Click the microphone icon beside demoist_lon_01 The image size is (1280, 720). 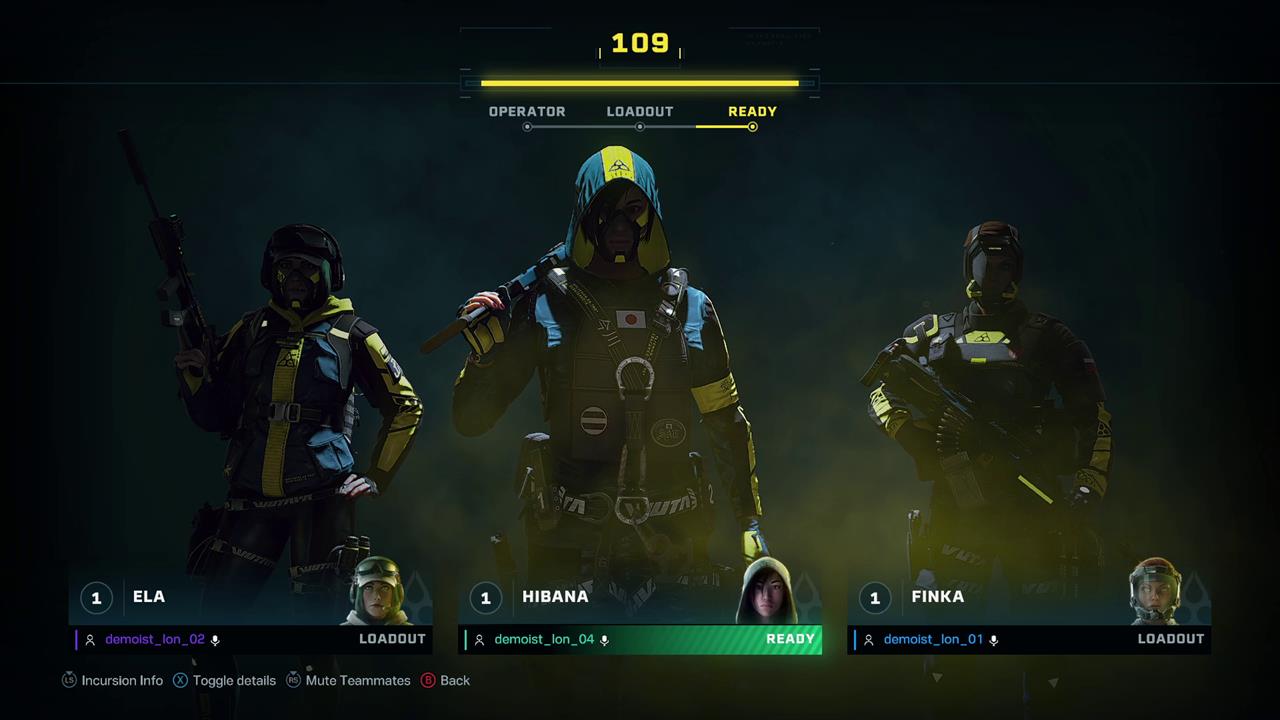pyautogui.click(x=993, y=640)
